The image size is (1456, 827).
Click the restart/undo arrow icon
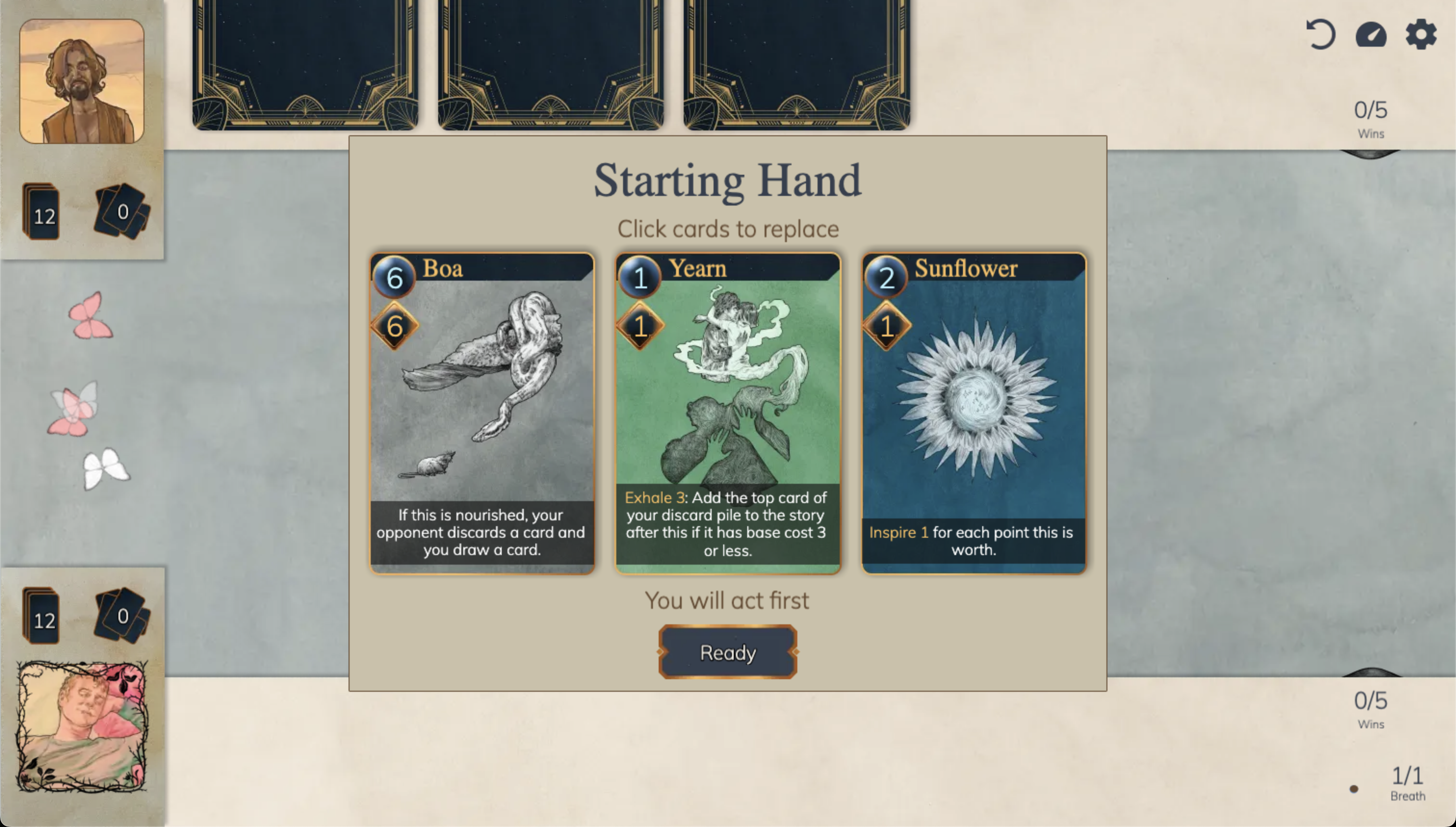tap(1320, 35)
